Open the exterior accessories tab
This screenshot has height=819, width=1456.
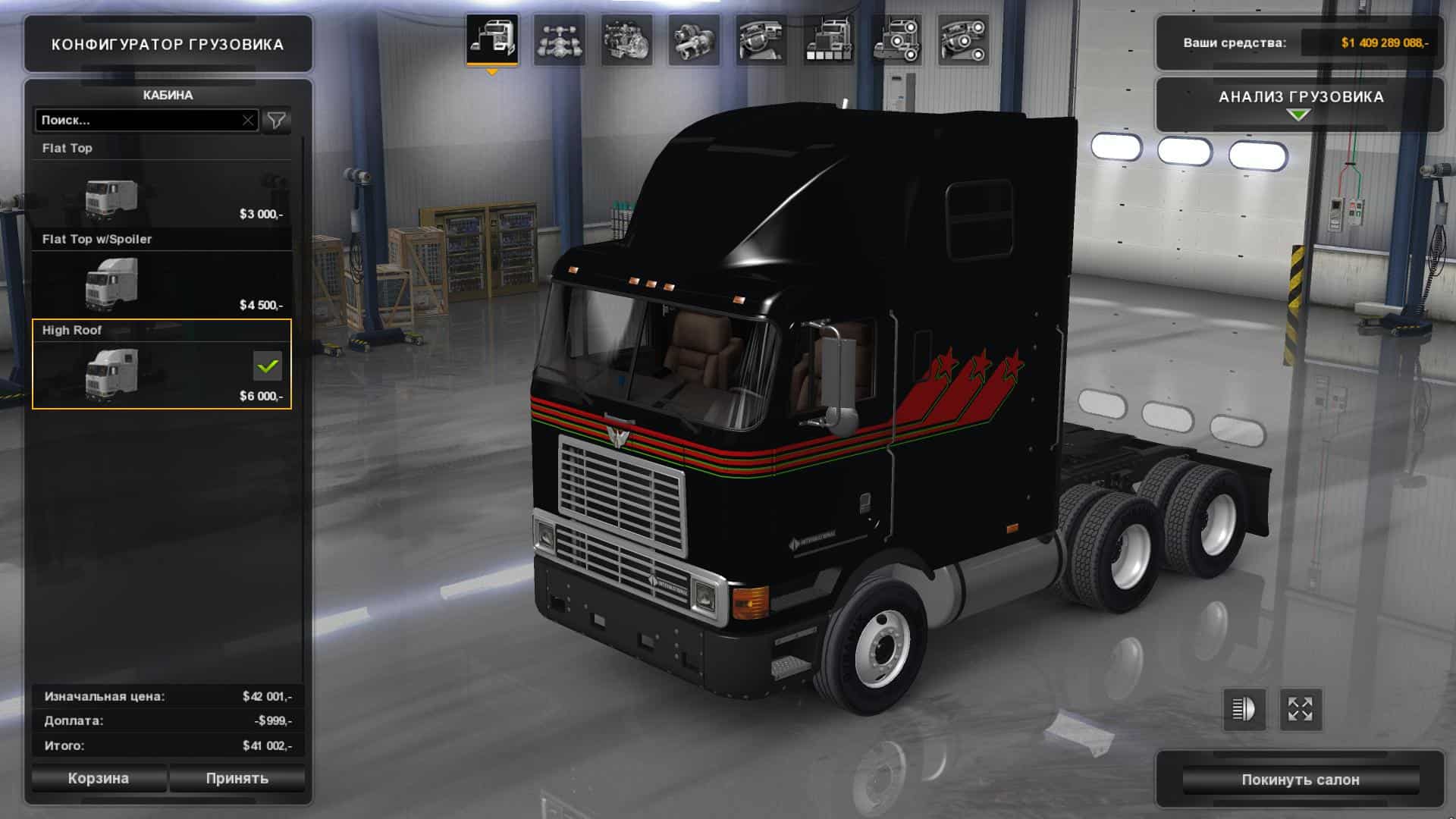pyautogui.click(x=896, y=39)
